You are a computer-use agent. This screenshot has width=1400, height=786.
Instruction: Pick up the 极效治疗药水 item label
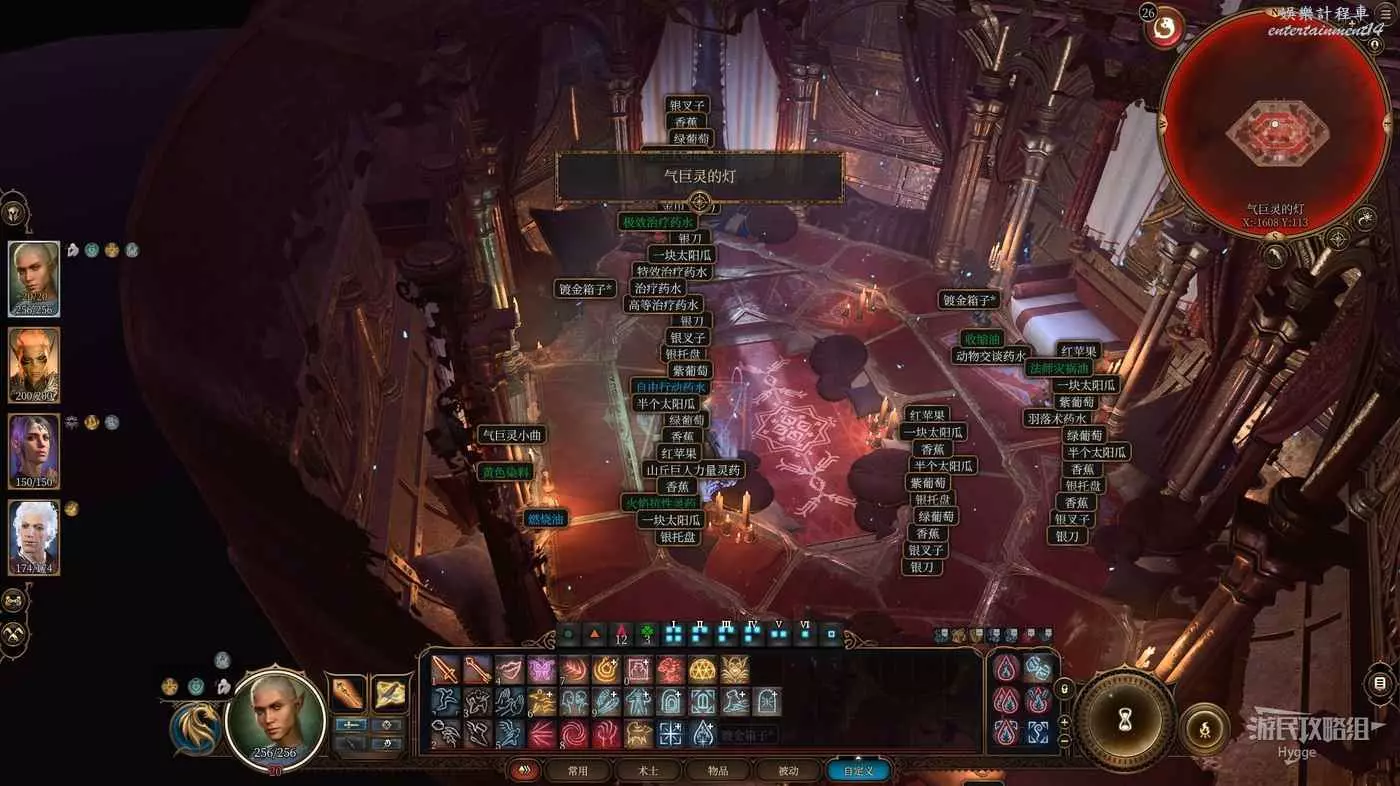pos(658,222)
